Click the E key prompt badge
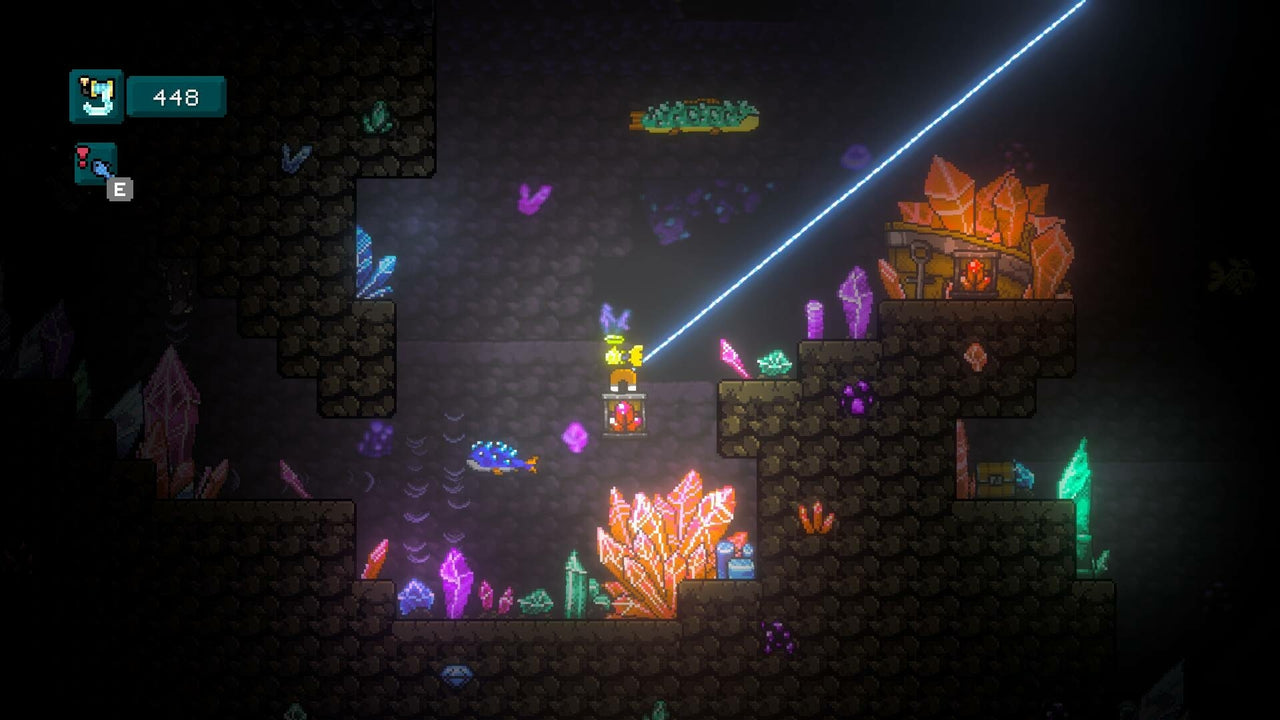 [x=120, y=189]
